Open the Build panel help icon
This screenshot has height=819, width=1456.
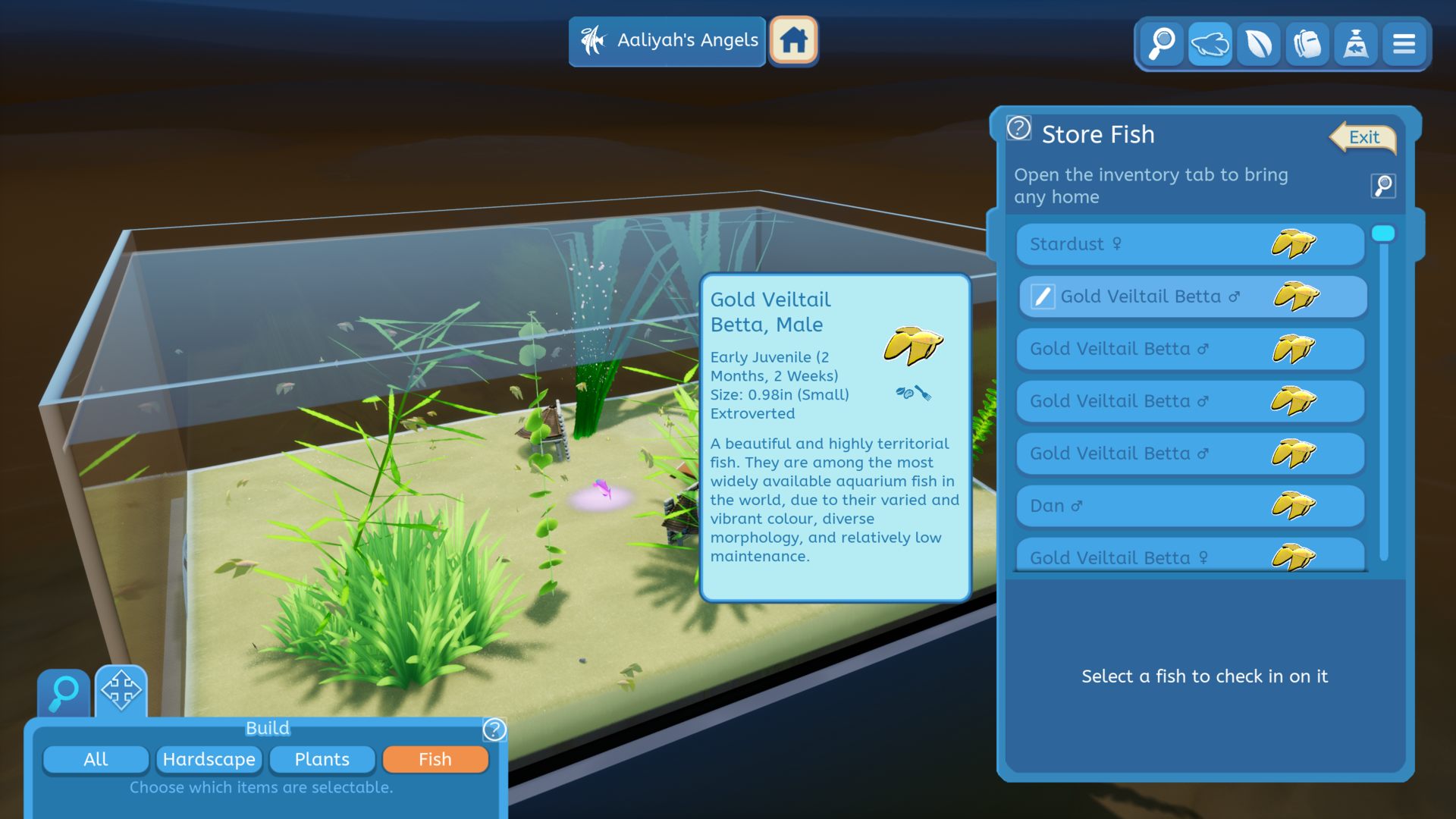click(x=494, y=730)
